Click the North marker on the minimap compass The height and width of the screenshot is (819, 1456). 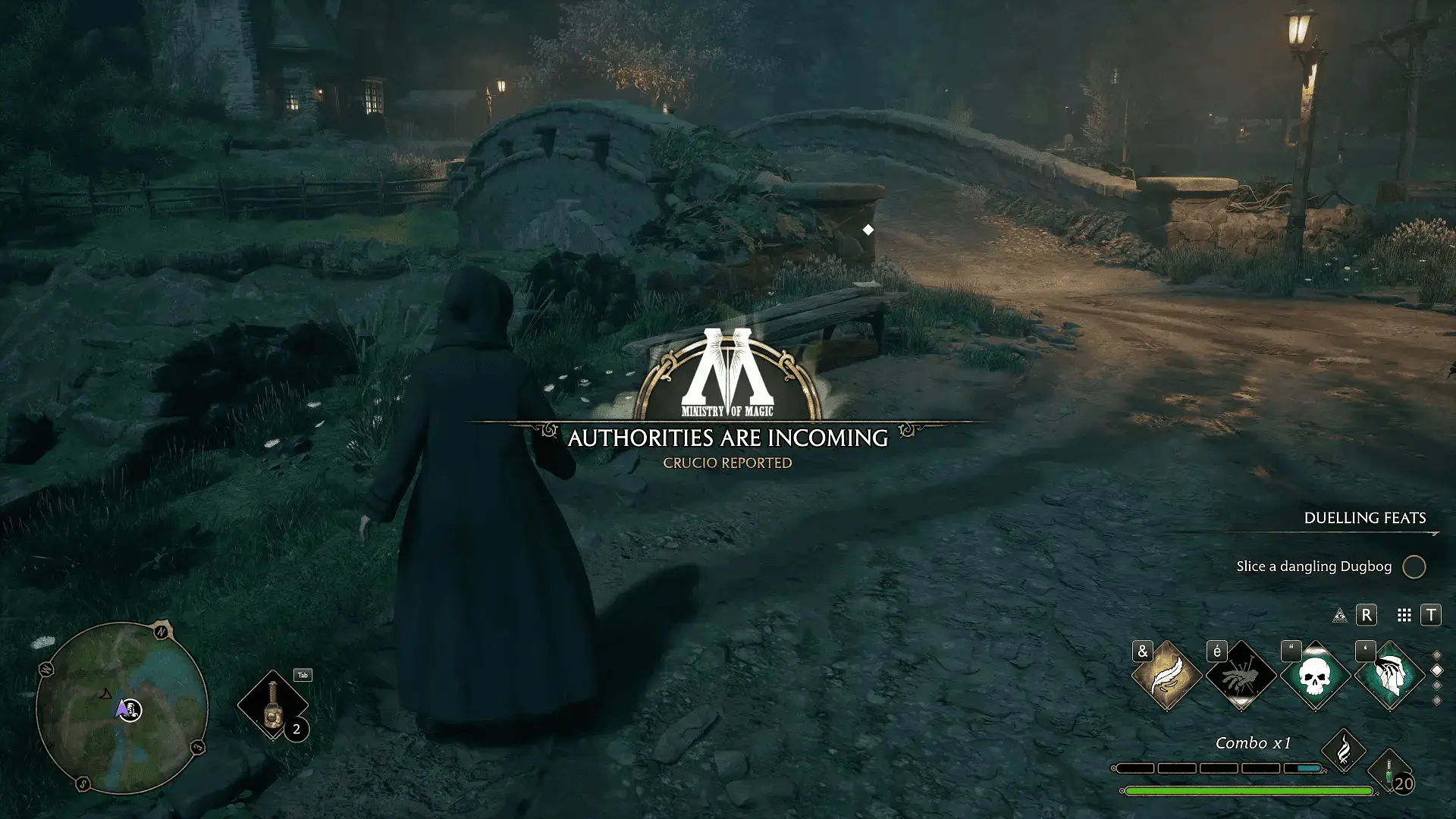pyautogui.click(x=160, y=632)
